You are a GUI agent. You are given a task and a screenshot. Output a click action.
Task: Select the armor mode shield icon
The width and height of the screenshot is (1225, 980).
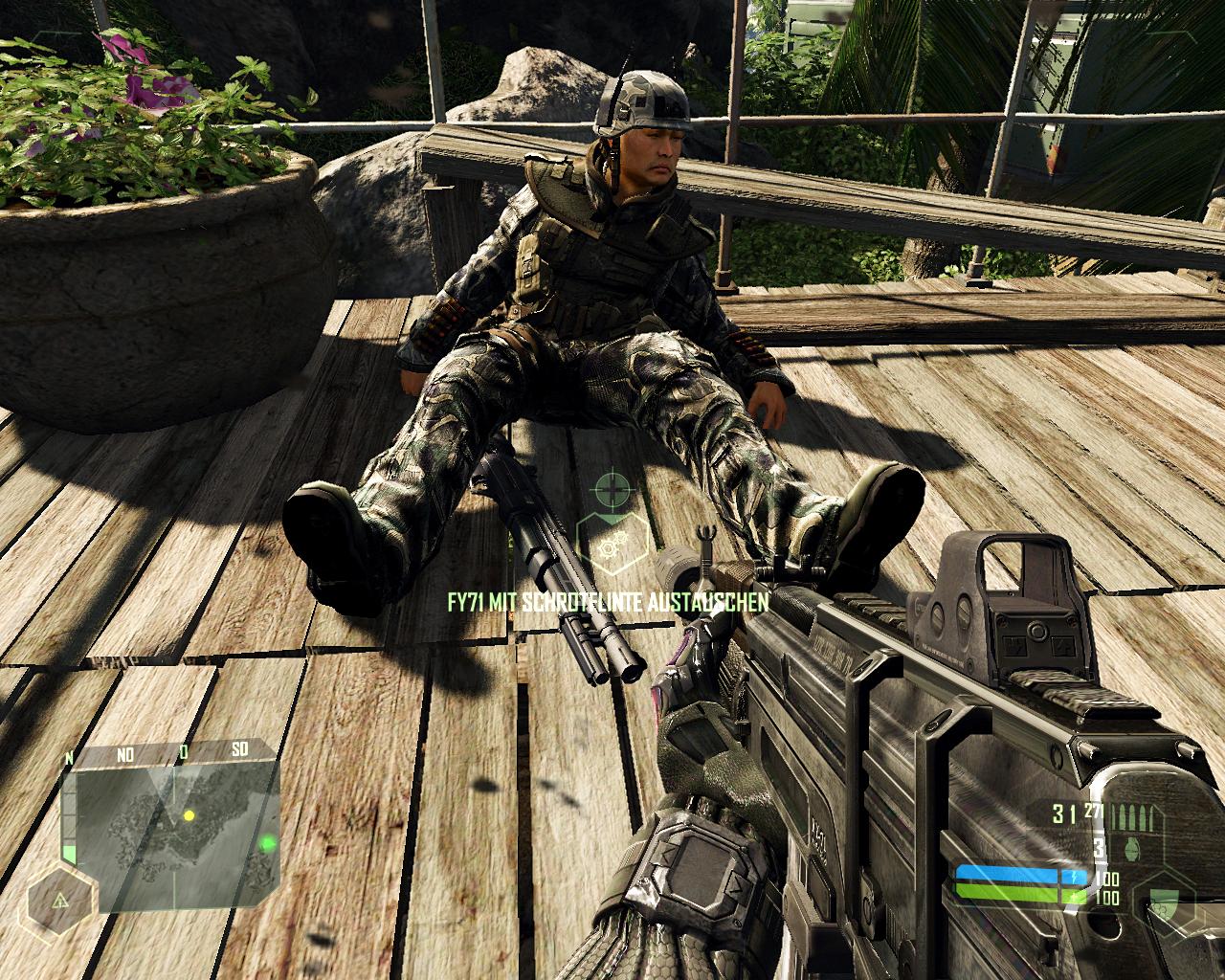point(1165,901)
